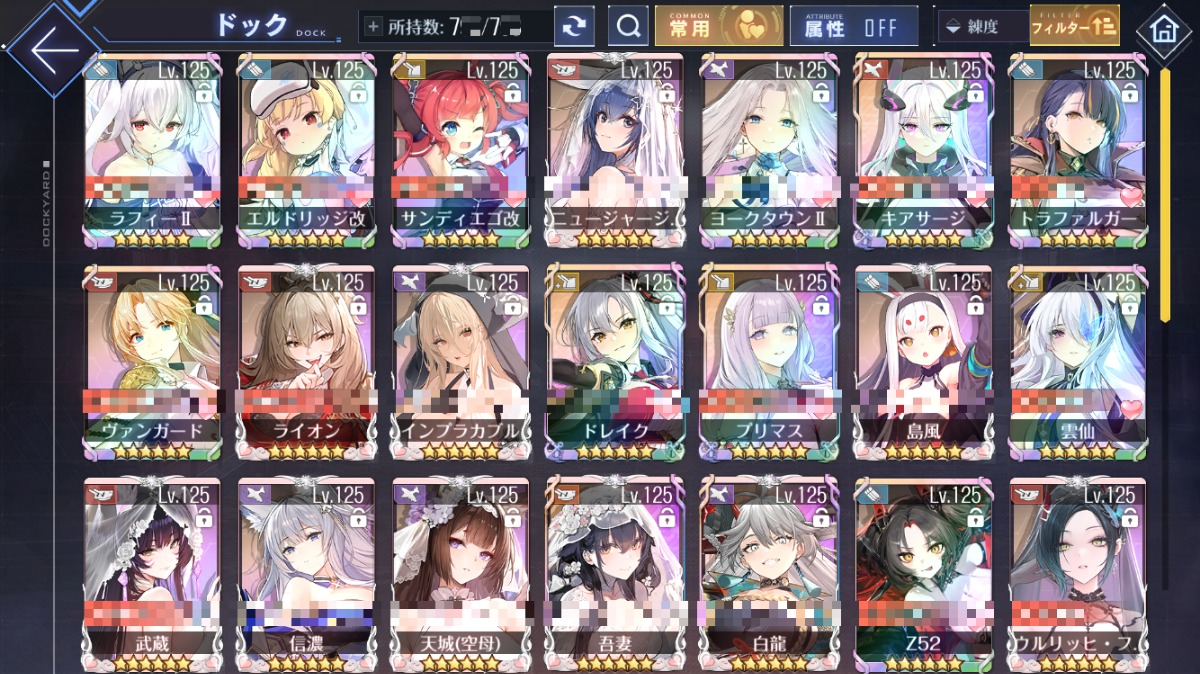Tap the circular arrows refresh button
Image resolution: width=1200 pixels, height=674 pixels.
click(573, 27)
